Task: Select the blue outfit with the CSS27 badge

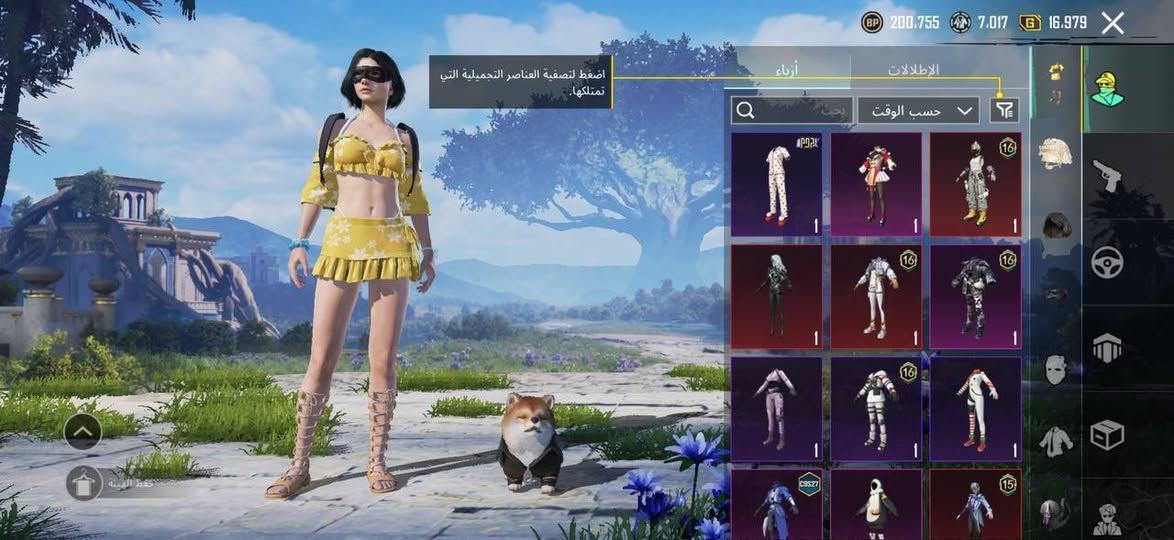Action: (x=776, y=504)
